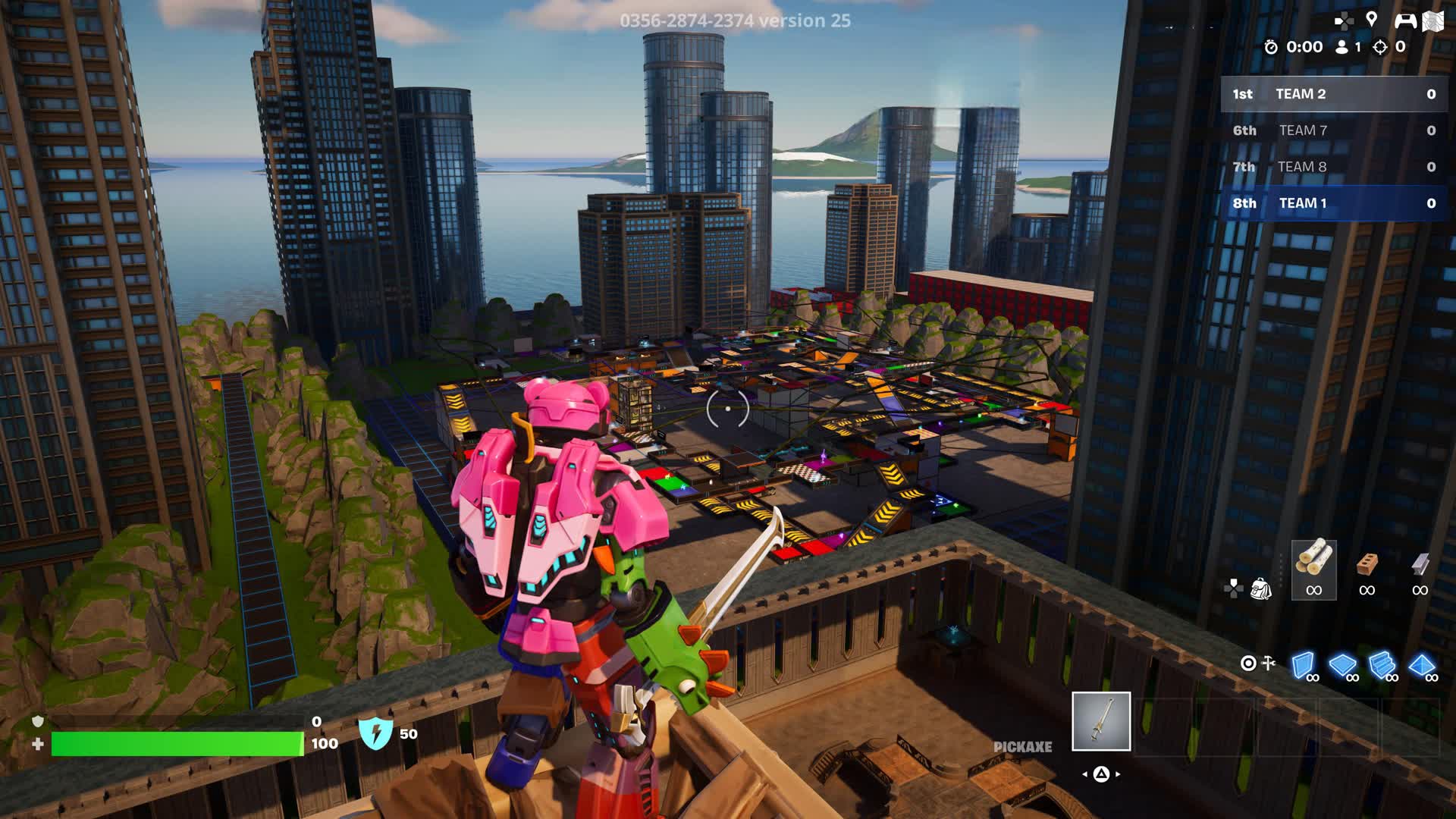Open the backpack inventory
Viewport: 1456px width, 819px height.
coord(1260,588)
